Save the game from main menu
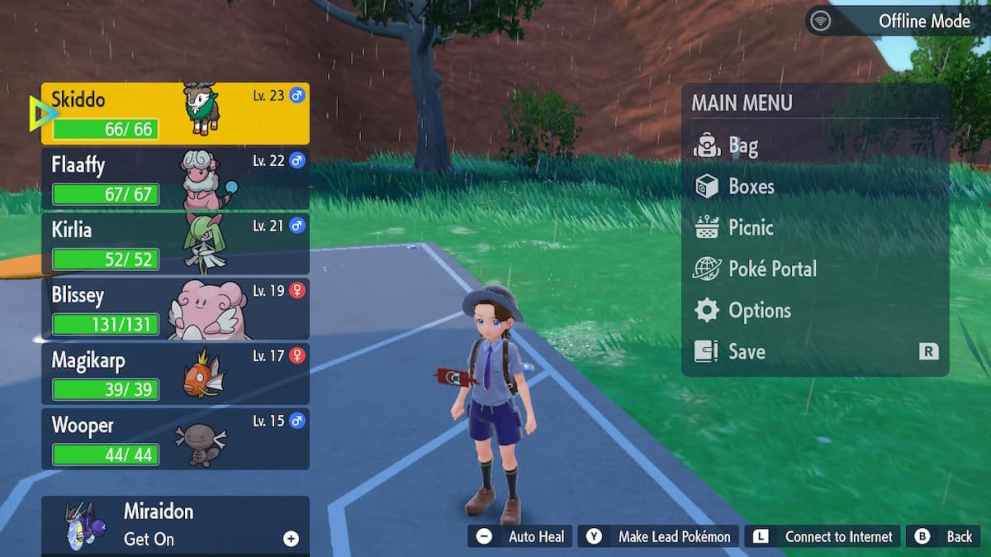991x557 pixels. coord(746,352)
